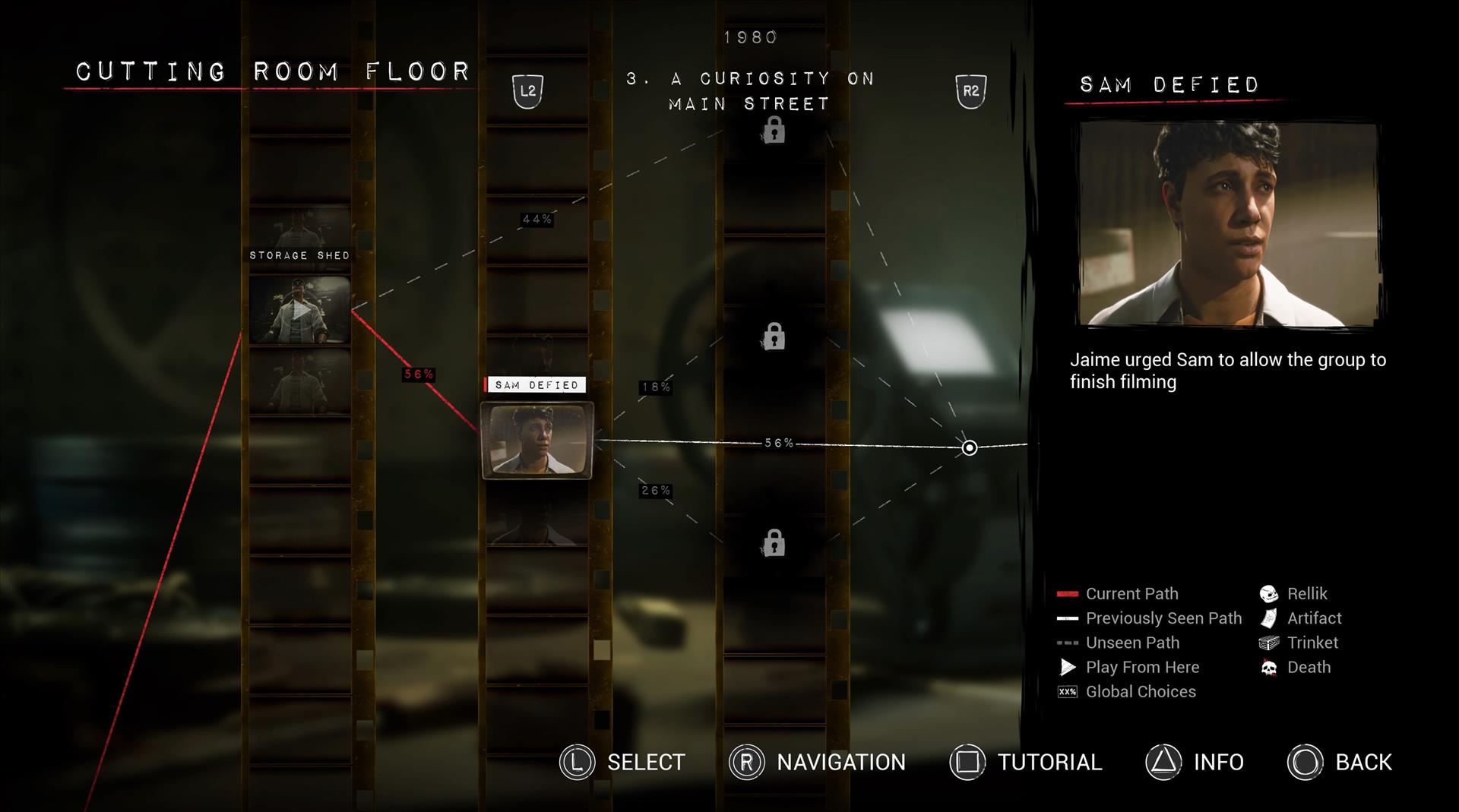
Task: Select the locked node reached by the 18% path
Action: [x=774, y=336]
